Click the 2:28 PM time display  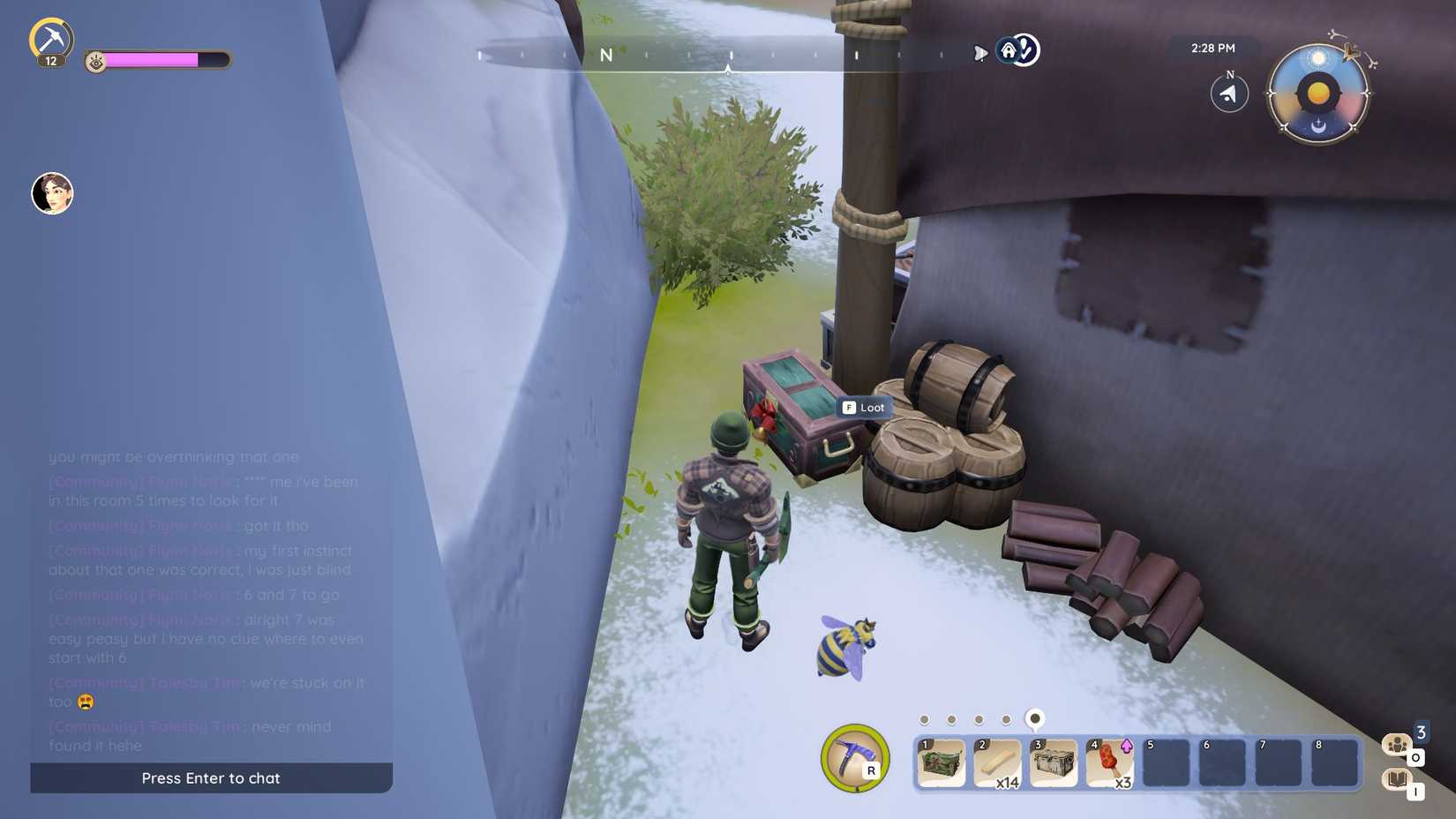1211,48
